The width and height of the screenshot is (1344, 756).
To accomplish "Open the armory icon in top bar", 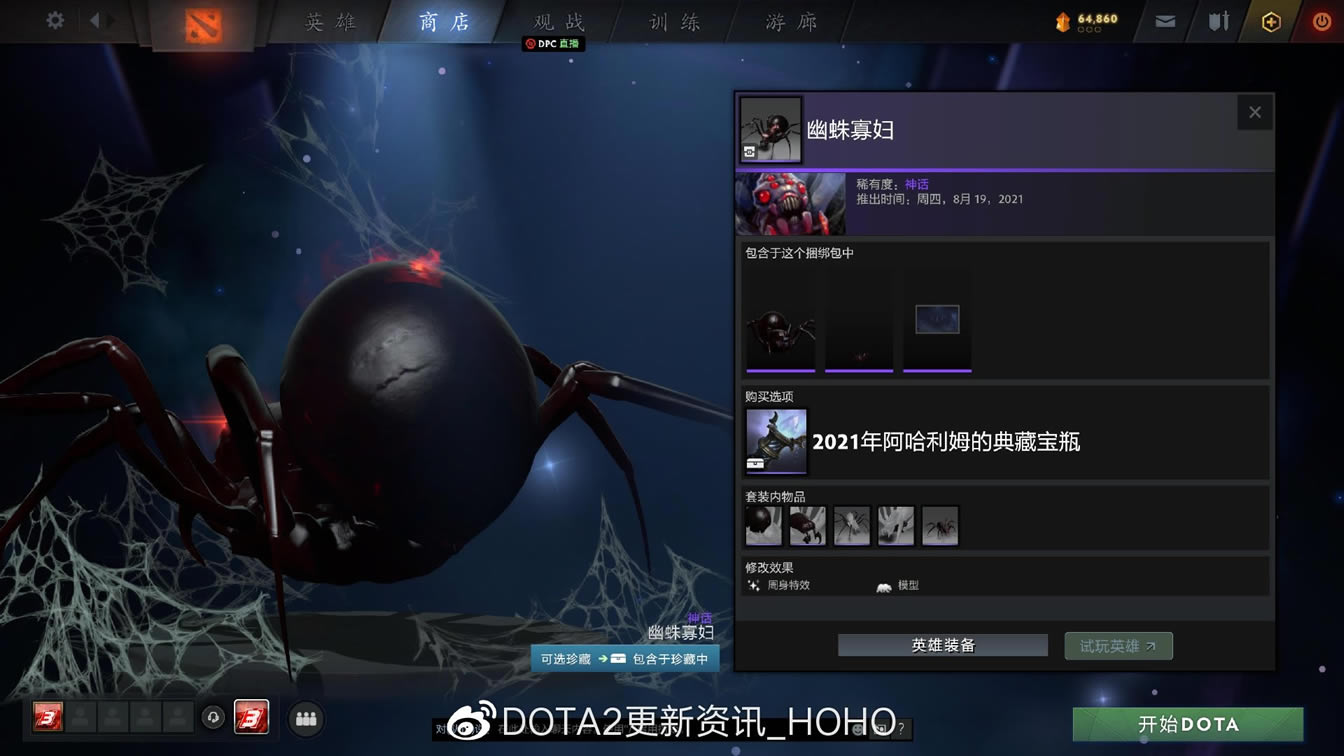I will pyautogui.click(x=1218, y=20).
